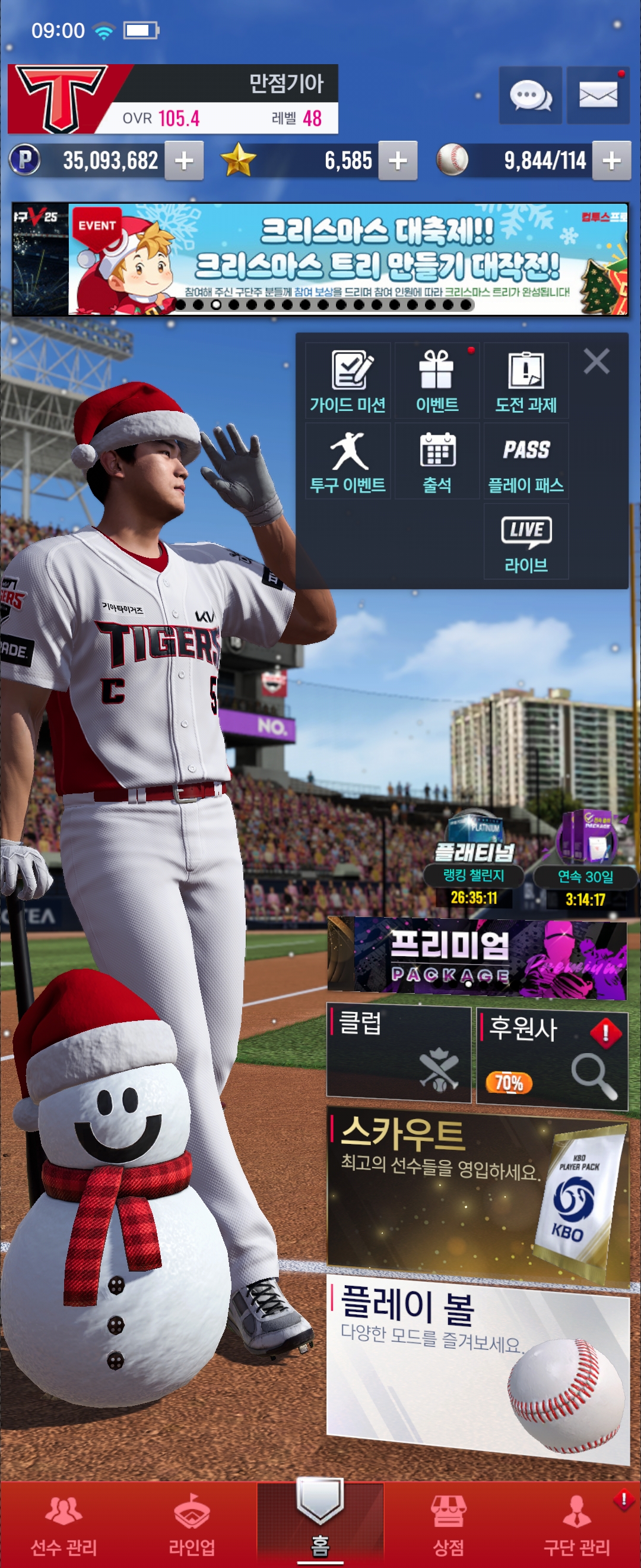Viewport: 641px width, 1568px height.
Task: Open the 출석 attendance calendar
Action: [437, 461]
